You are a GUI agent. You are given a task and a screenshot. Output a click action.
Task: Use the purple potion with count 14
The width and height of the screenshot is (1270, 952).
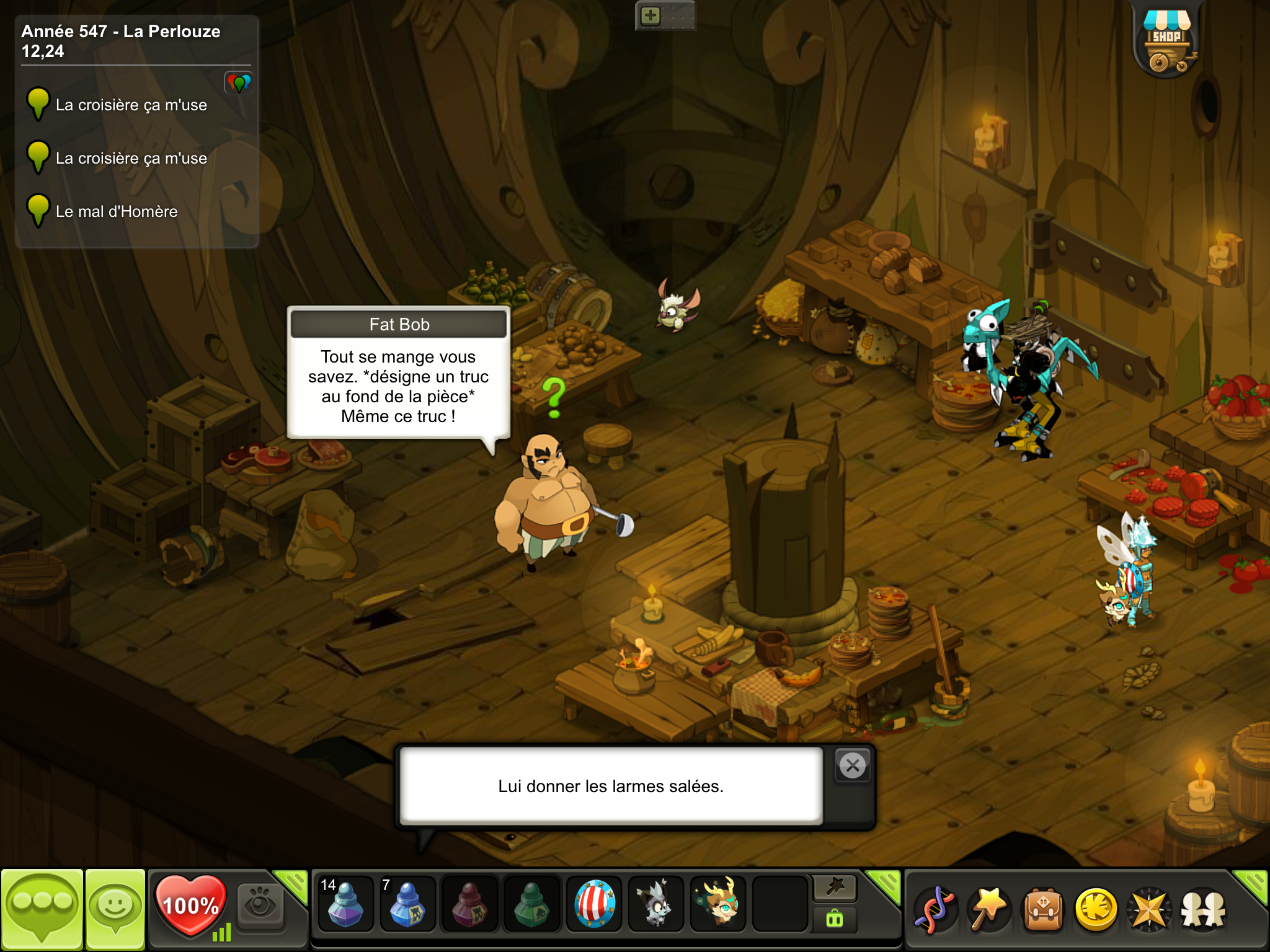click(345, 904)
